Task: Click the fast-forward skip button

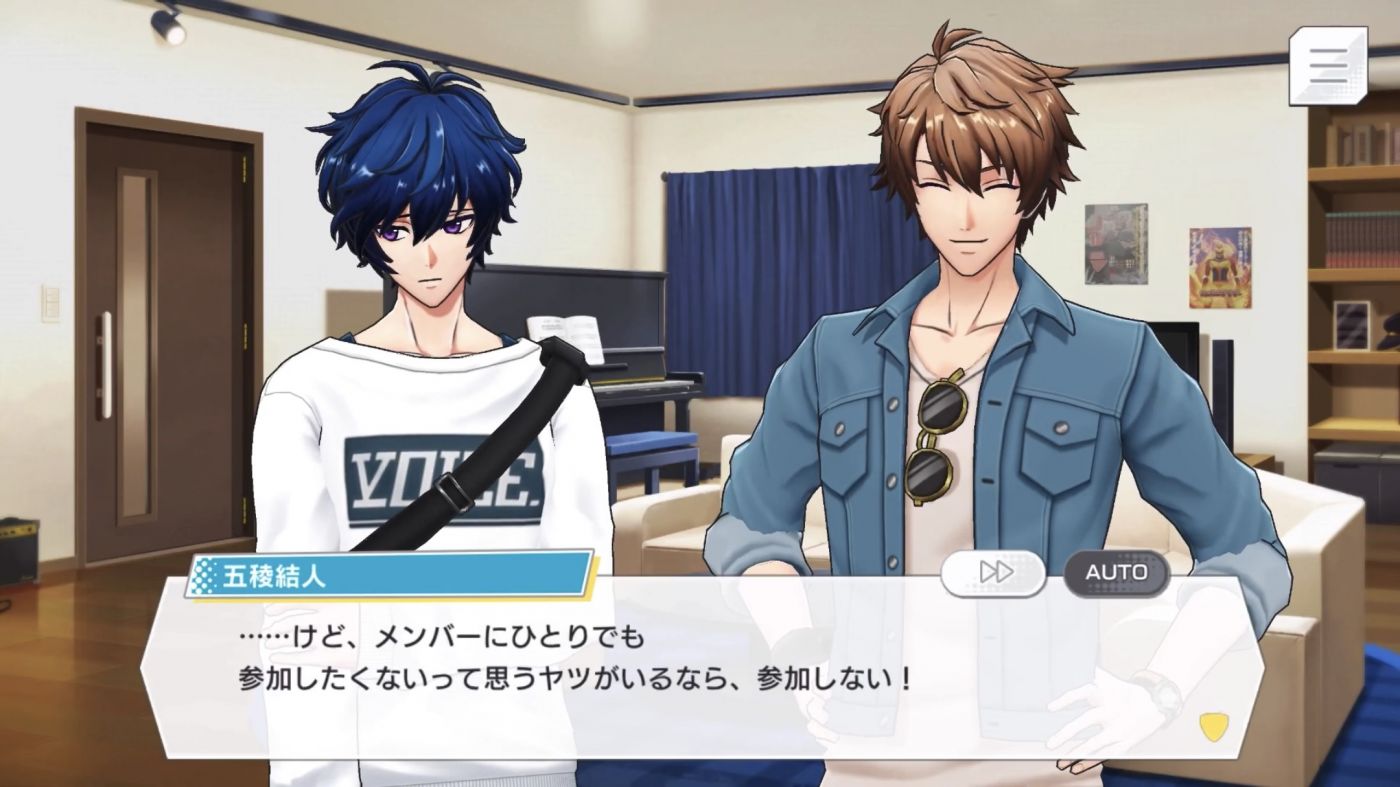Action: pos(993,572)
